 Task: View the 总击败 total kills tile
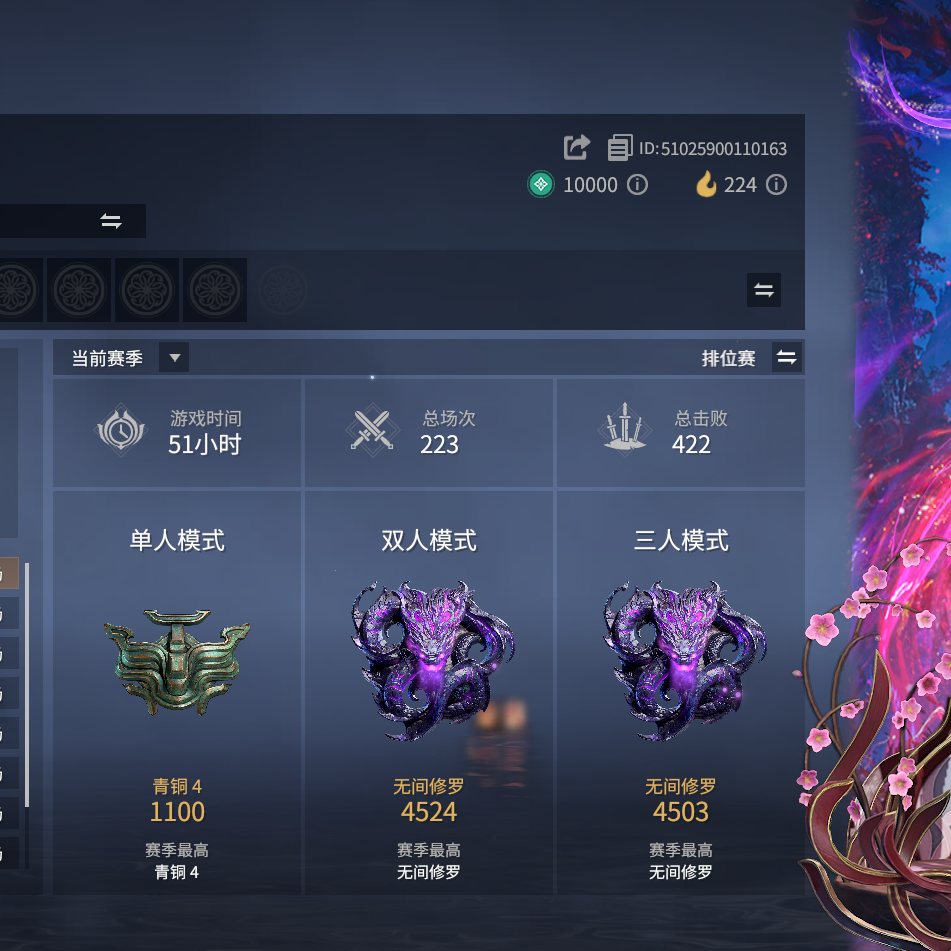click(x=681, y=432)
